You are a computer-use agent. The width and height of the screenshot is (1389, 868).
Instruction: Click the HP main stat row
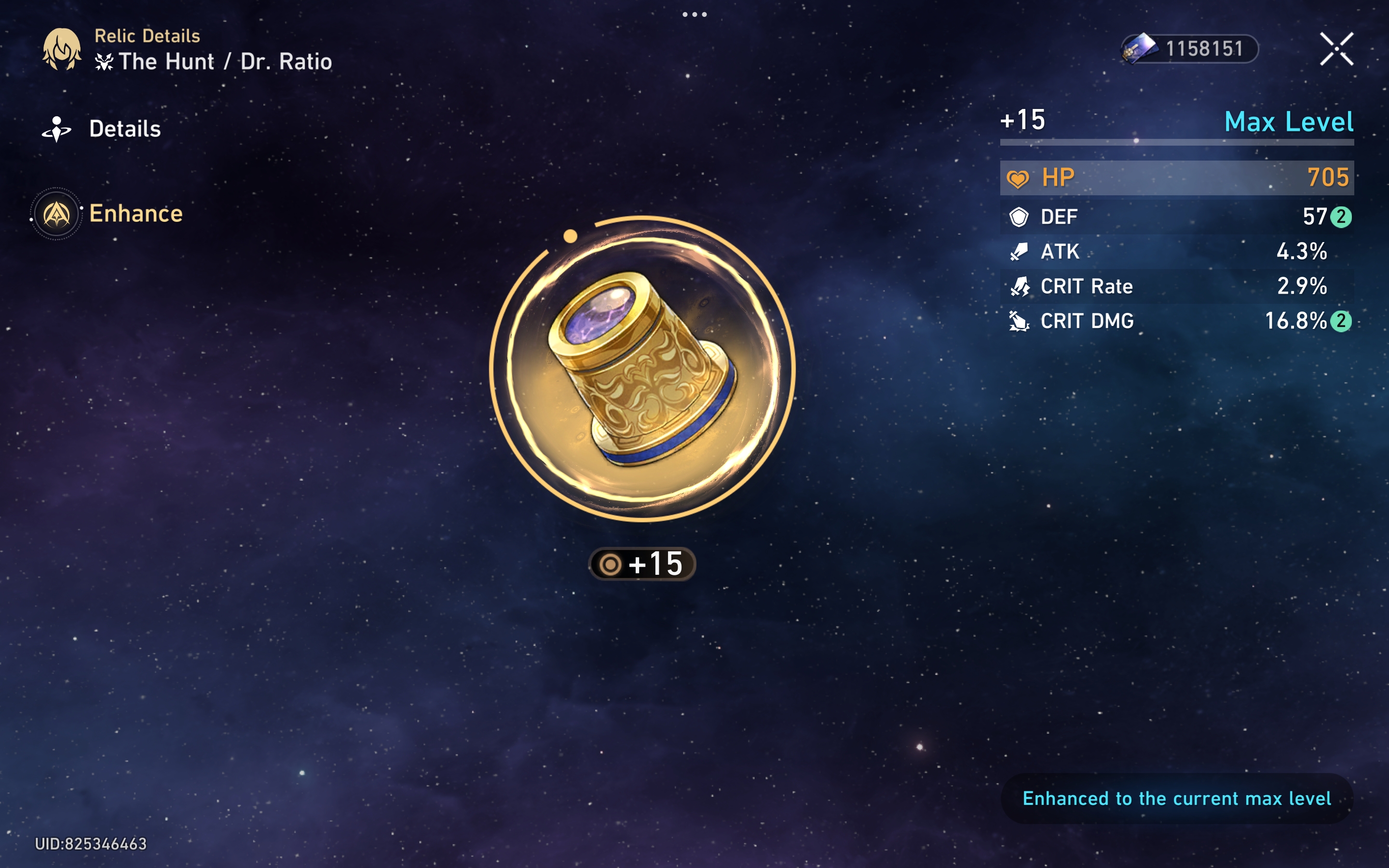click(x=1177, y=177)
